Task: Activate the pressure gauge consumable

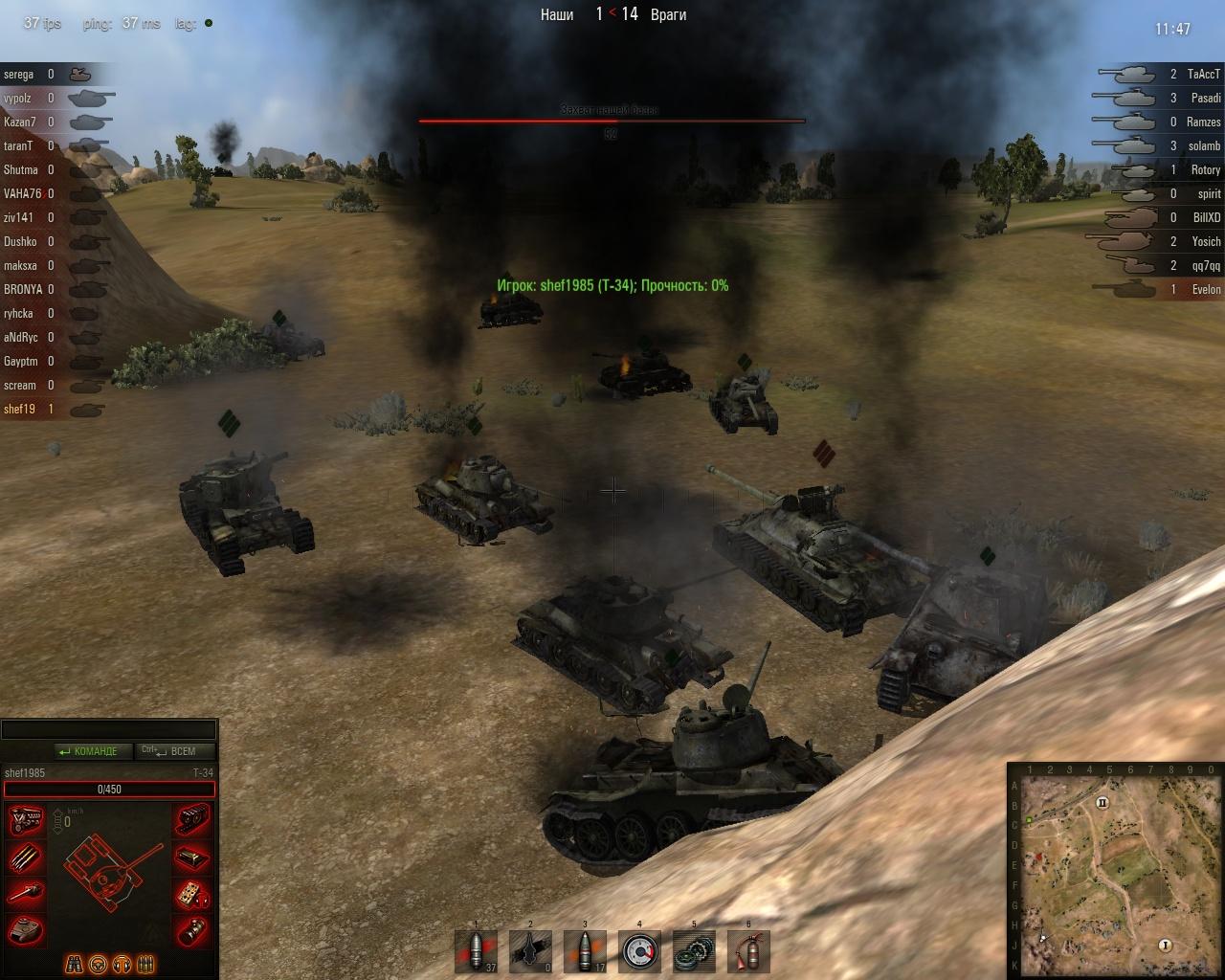Action: 639,951
